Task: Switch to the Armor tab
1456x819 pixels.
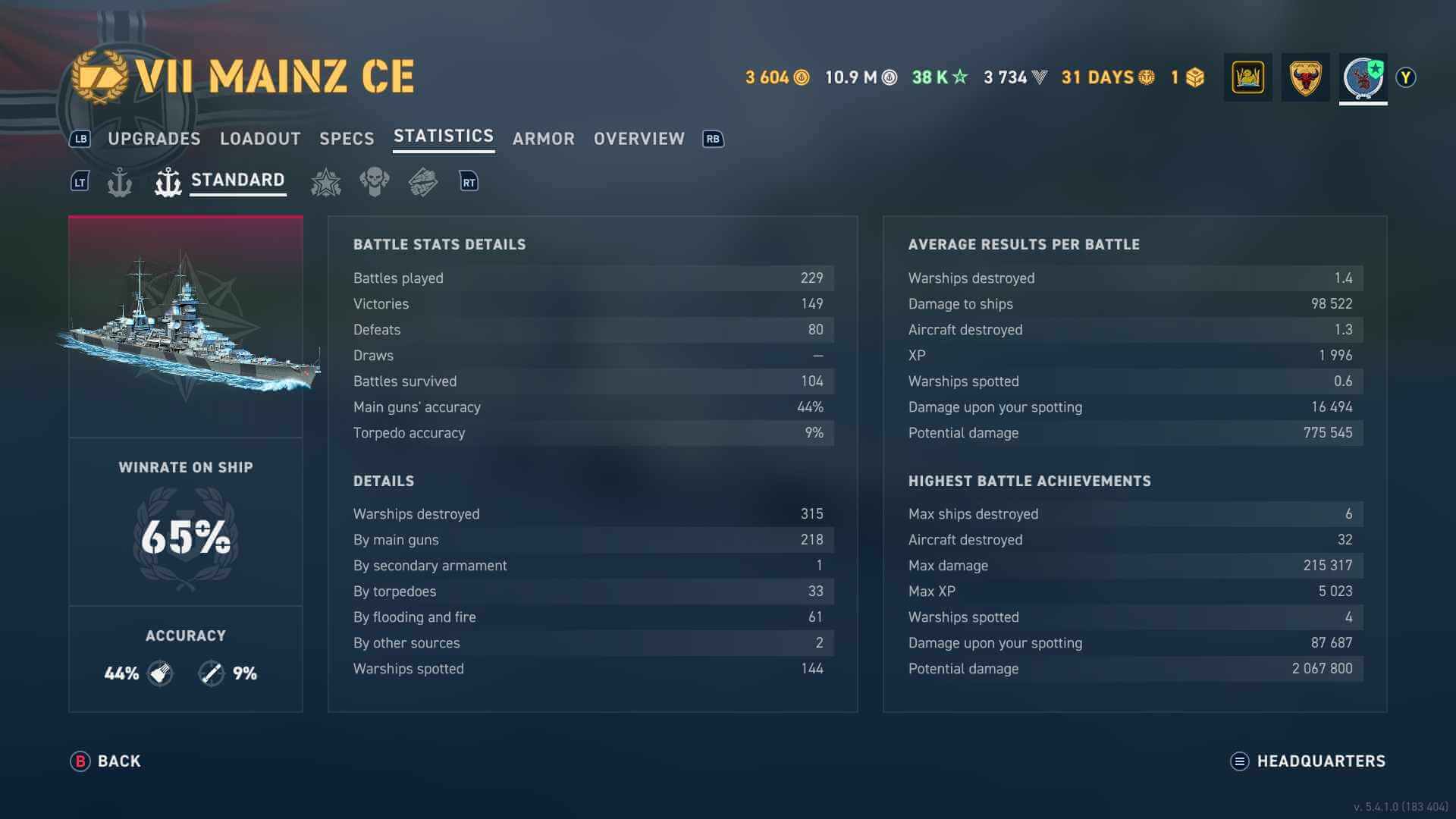Action: click(x=543, y=139)
